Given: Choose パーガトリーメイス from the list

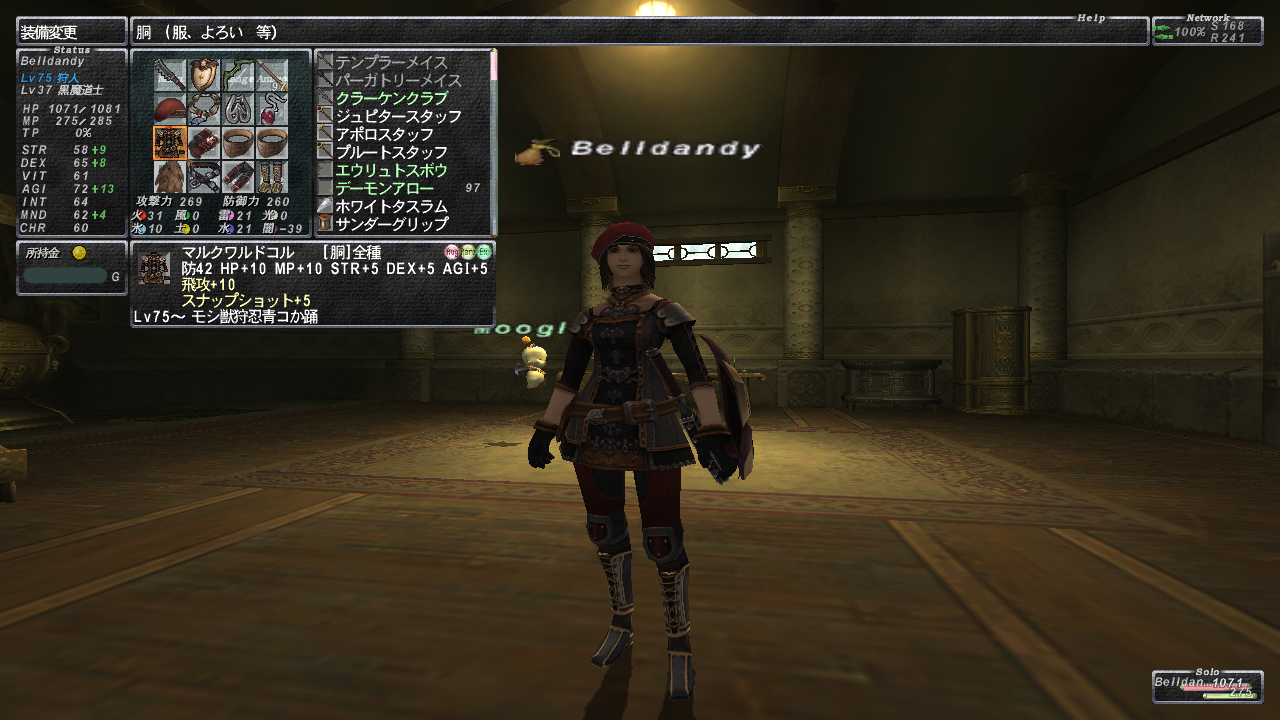Looking at the screenshot, I should [397, 80].
